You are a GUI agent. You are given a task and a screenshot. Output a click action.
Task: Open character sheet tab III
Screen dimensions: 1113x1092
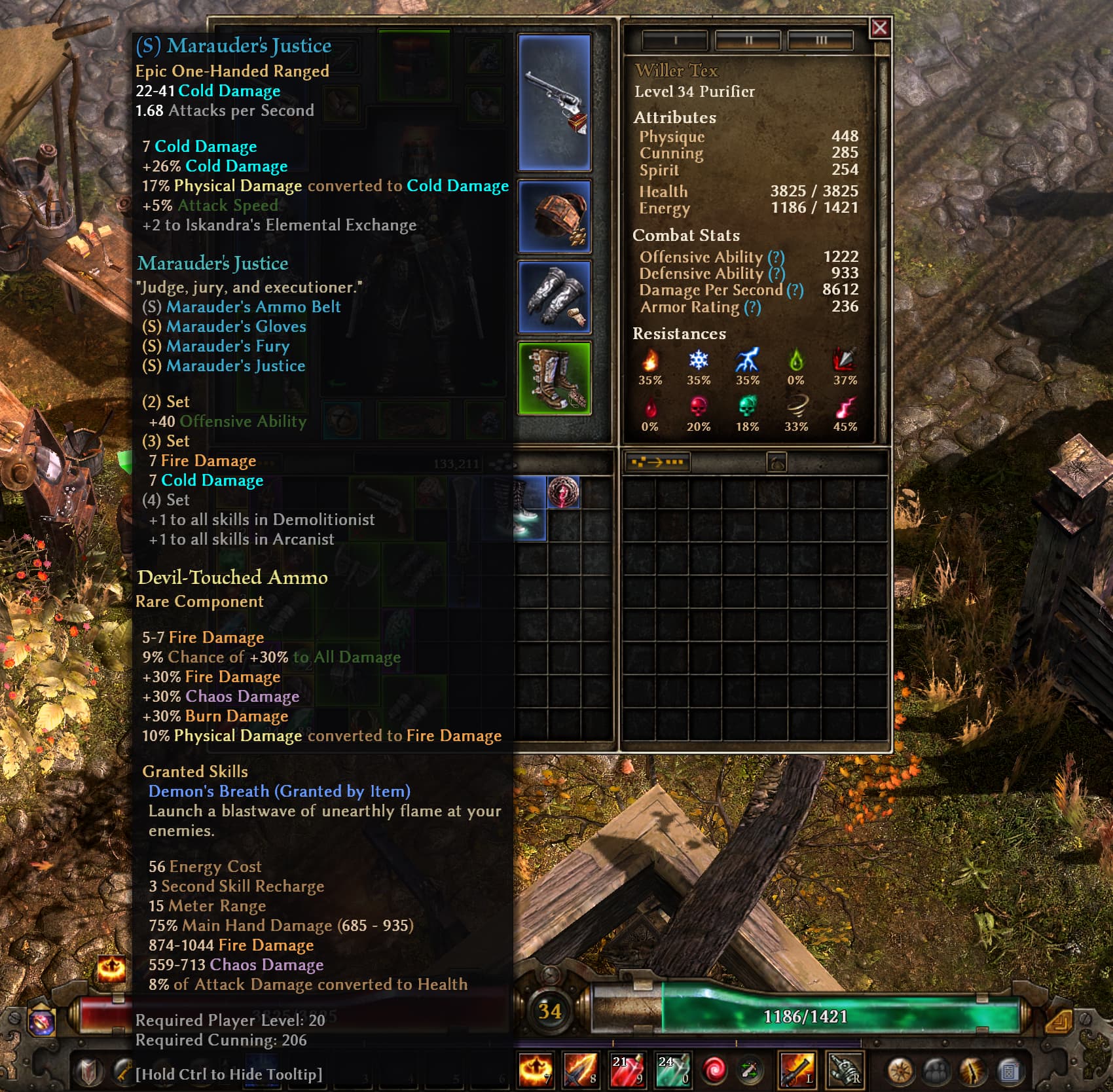820,41
